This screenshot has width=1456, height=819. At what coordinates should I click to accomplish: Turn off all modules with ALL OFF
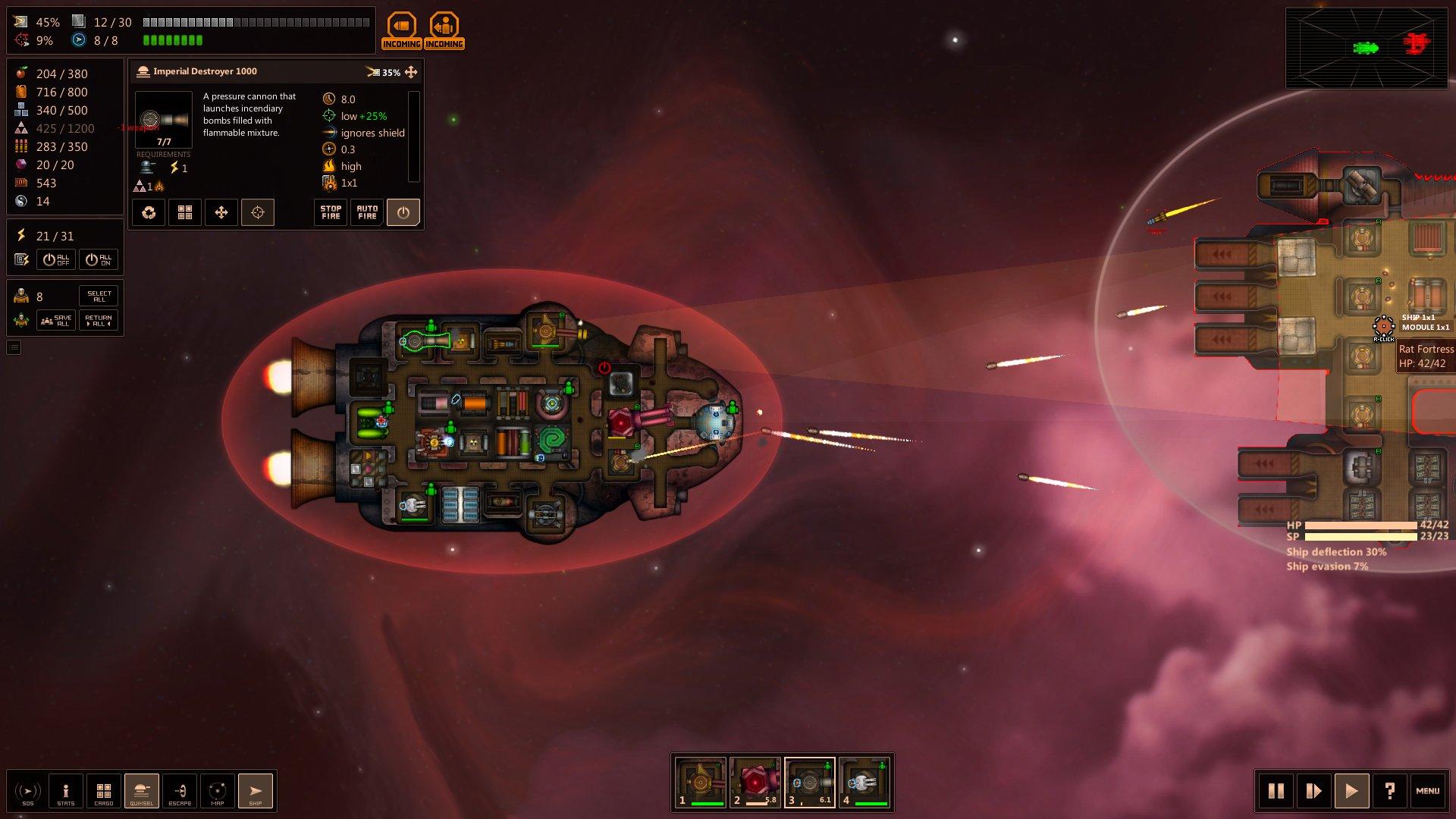[x=56, y=259]
